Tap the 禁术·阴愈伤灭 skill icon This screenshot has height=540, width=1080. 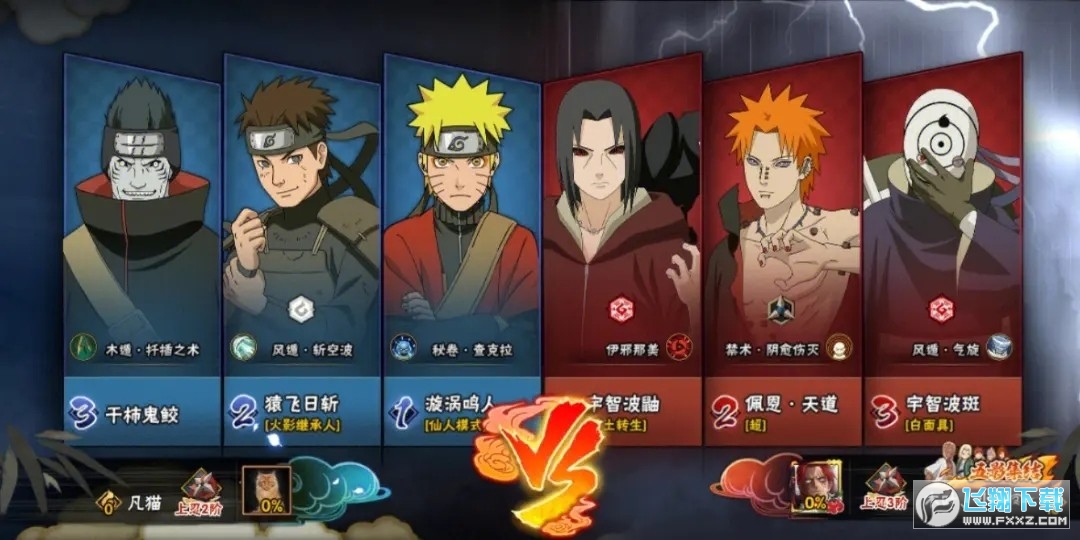(839, 348)
